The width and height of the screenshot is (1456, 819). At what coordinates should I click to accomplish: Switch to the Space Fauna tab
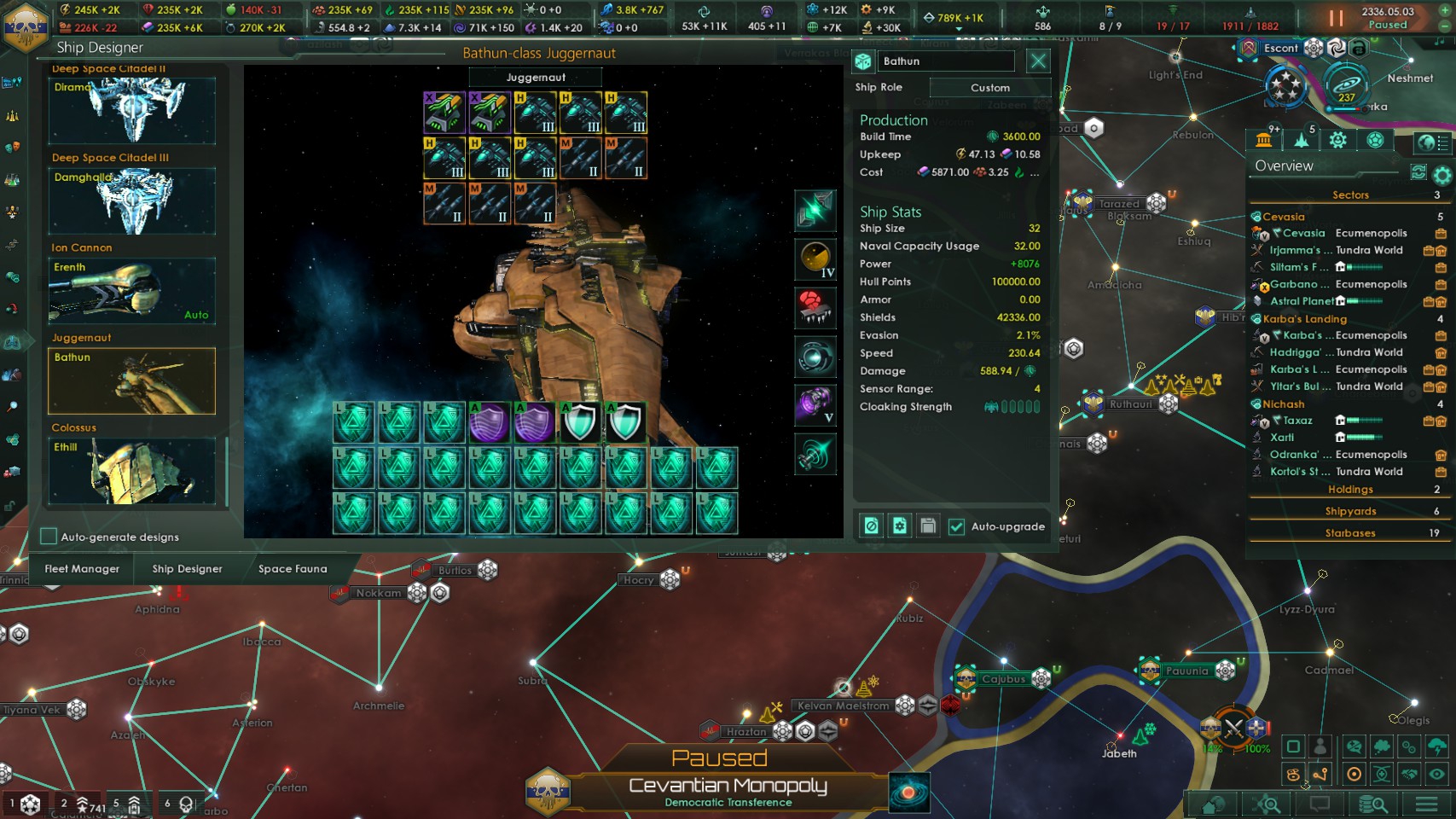293,569
